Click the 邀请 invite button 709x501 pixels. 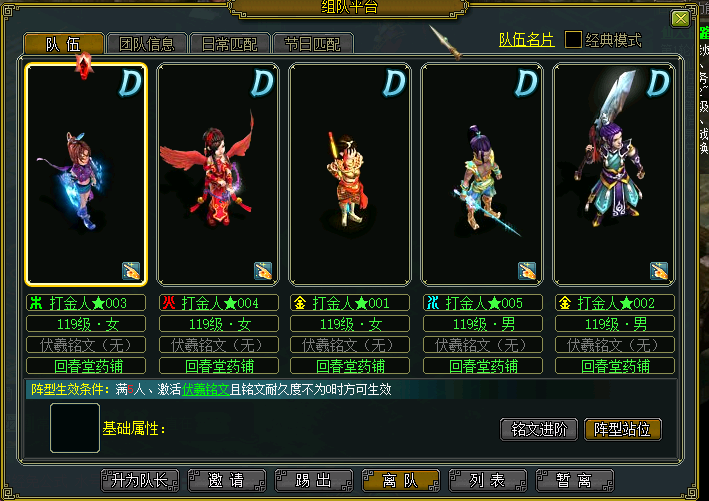tap(227, 481)
